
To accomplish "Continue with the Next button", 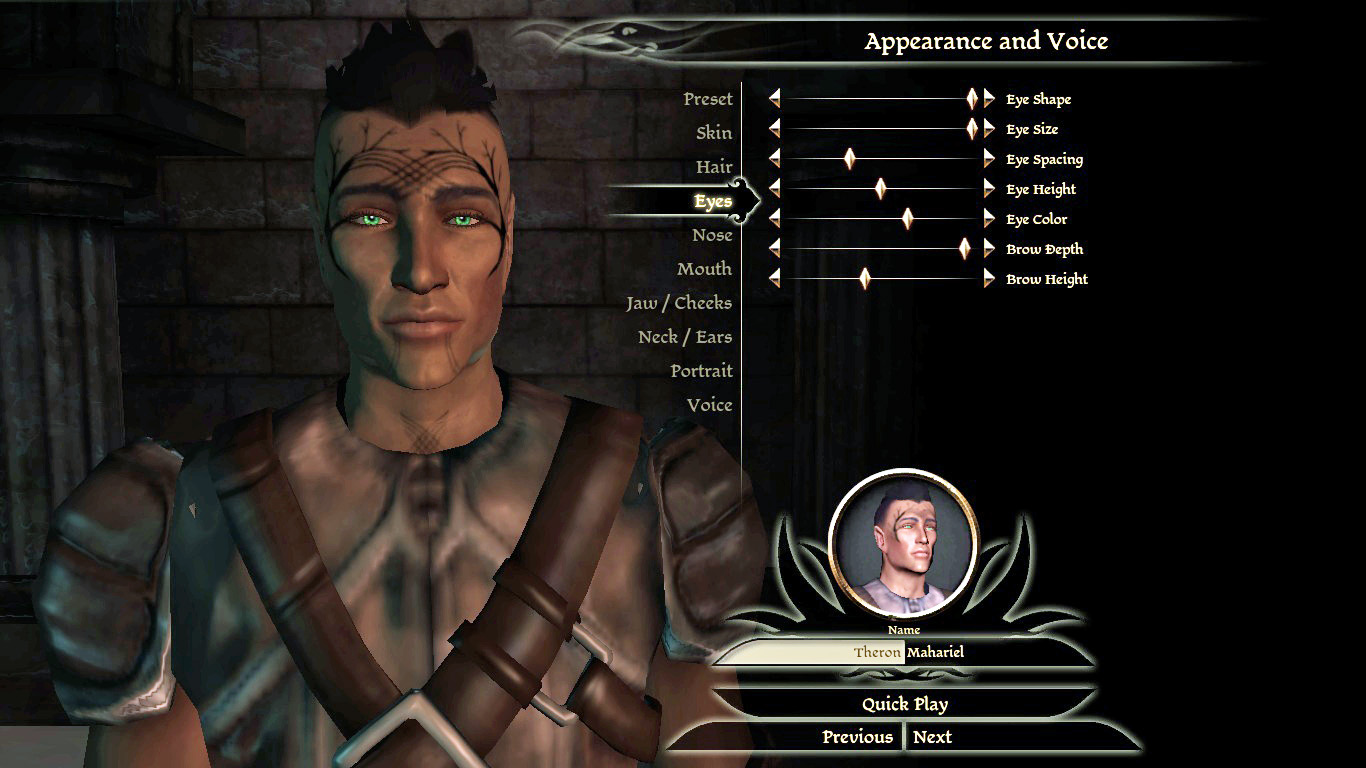I will 932,737.
